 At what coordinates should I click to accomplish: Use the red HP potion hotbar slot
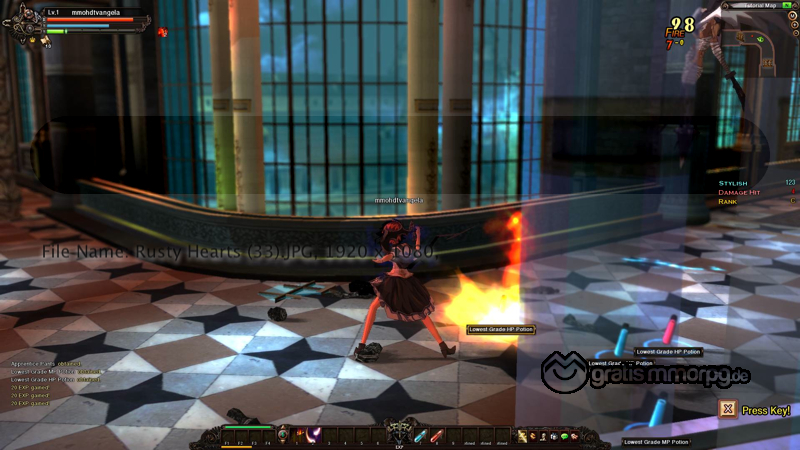pos(437,434)
